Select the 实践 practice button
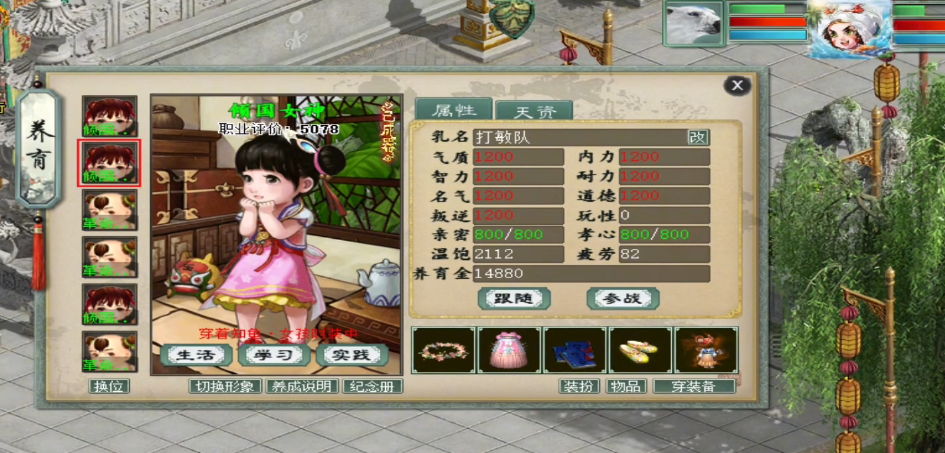 351,355
